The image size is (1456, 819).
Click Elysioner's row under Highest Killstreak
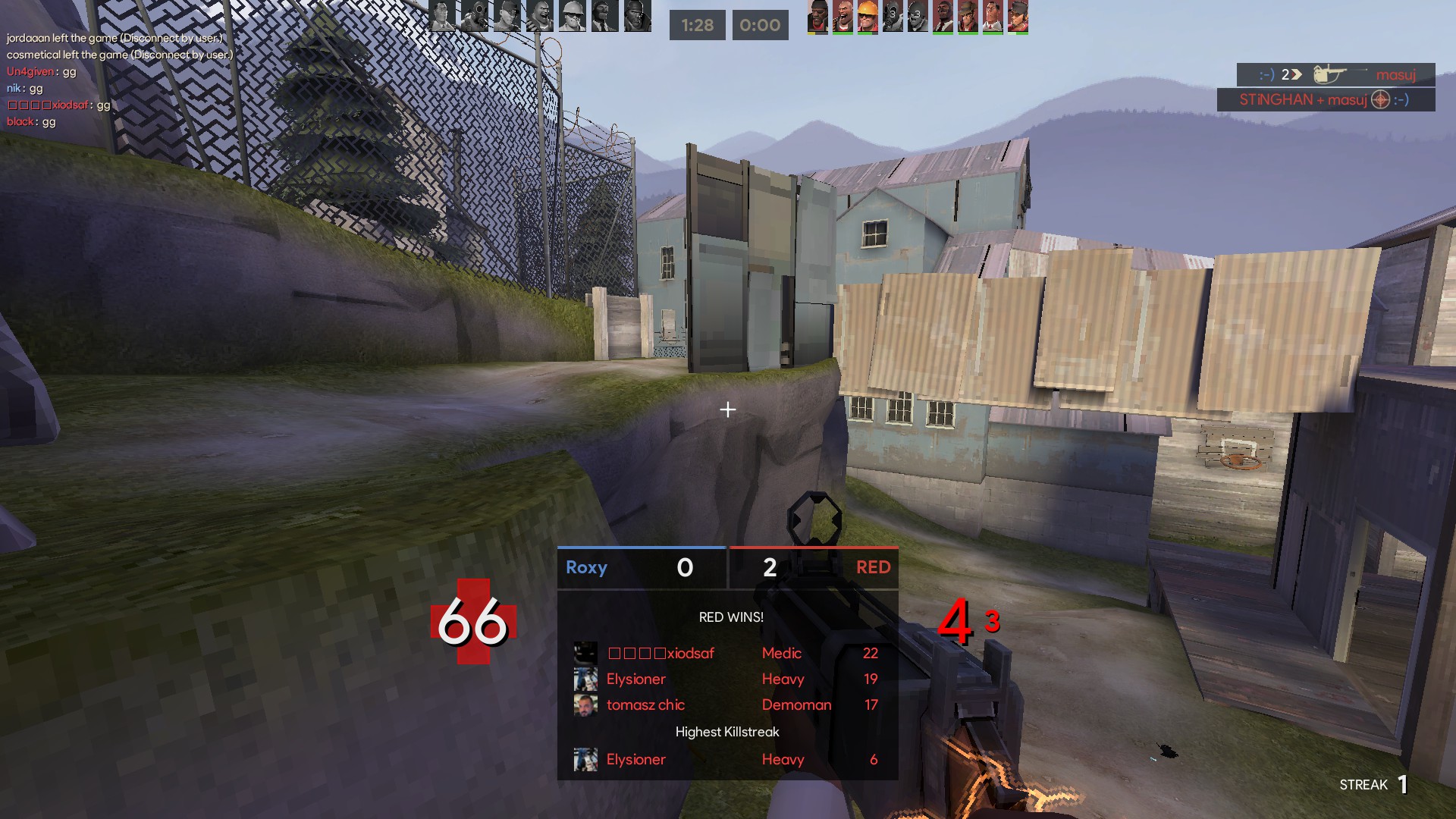pos(726,759)
